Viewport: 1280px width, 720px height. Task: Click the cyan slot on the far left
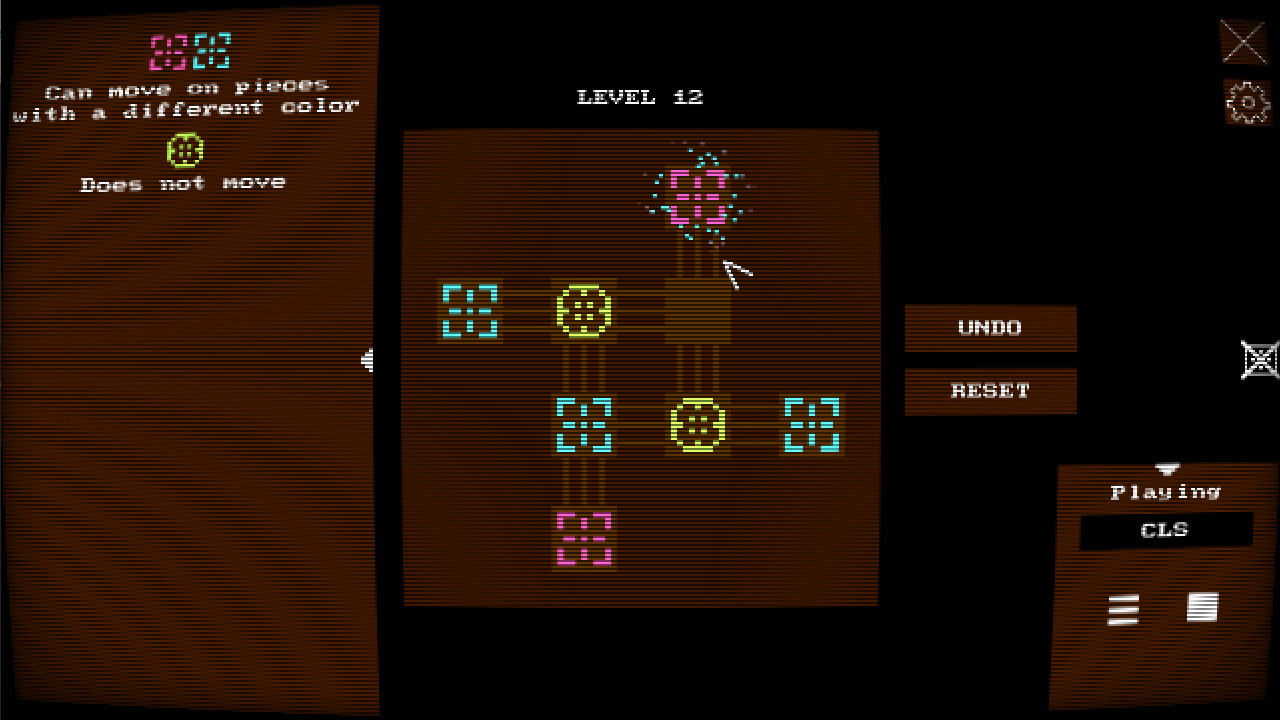[470, 310]
